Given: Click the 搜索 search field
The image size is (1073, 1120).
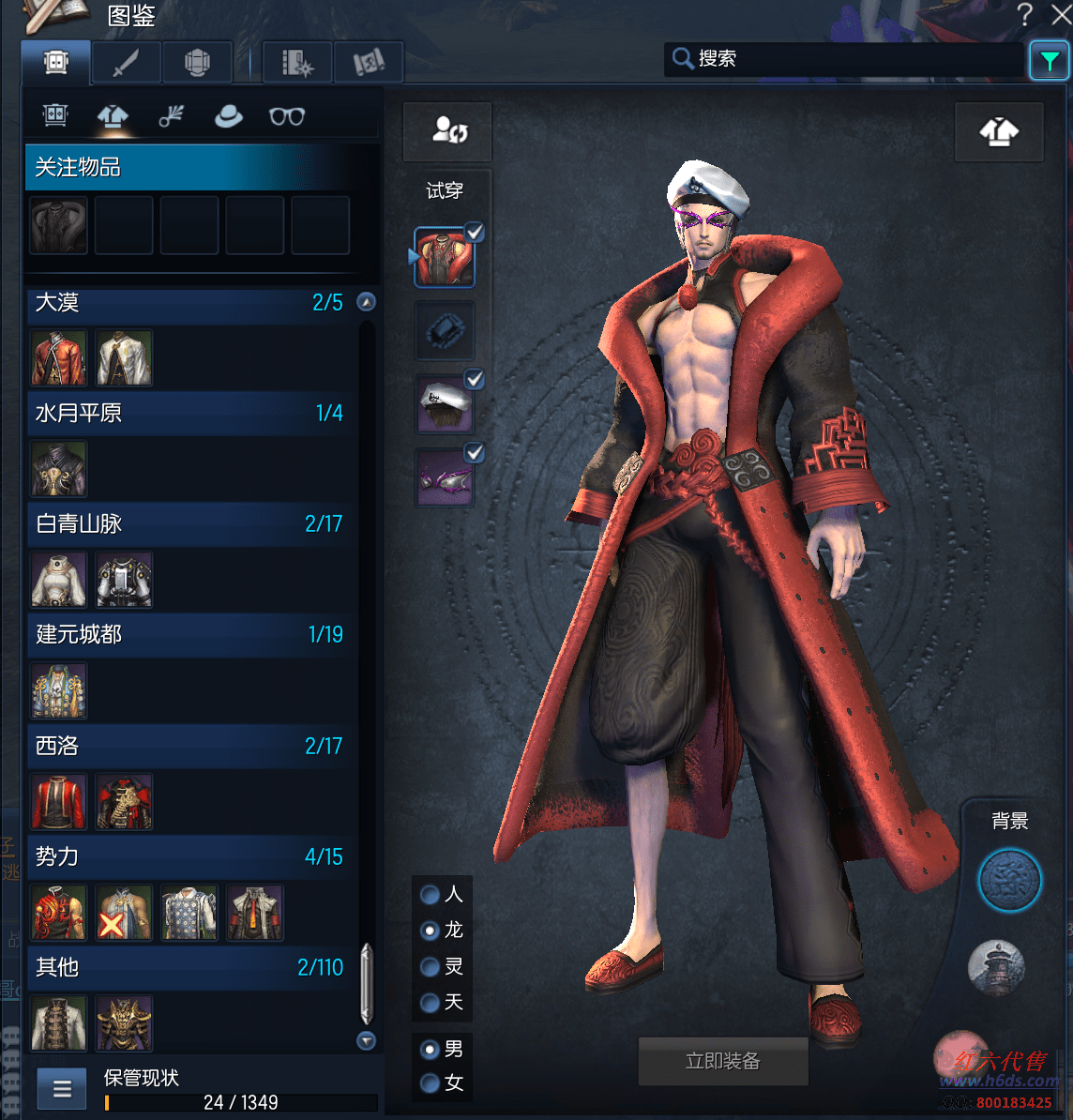Looking at the screenshot, I should click(x=844, y=59).
